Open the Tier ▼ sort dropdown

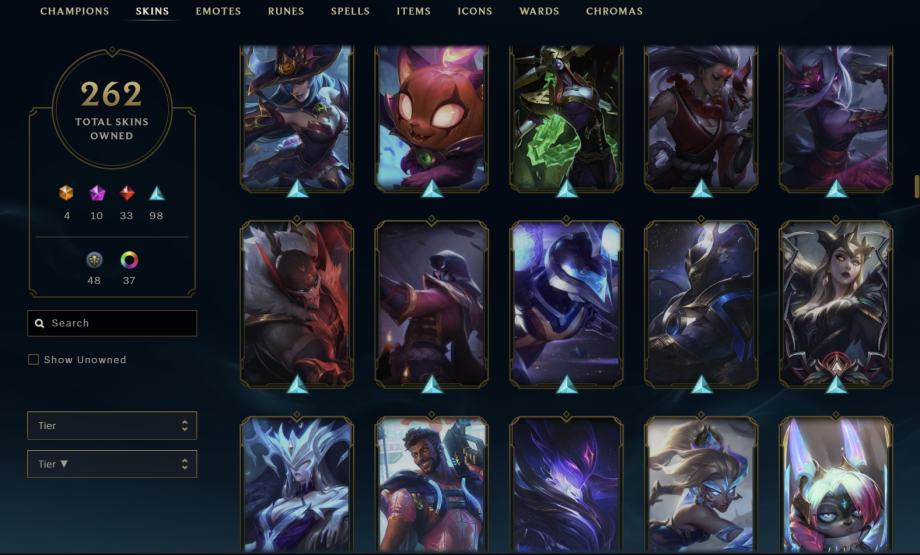pos(112,464)
